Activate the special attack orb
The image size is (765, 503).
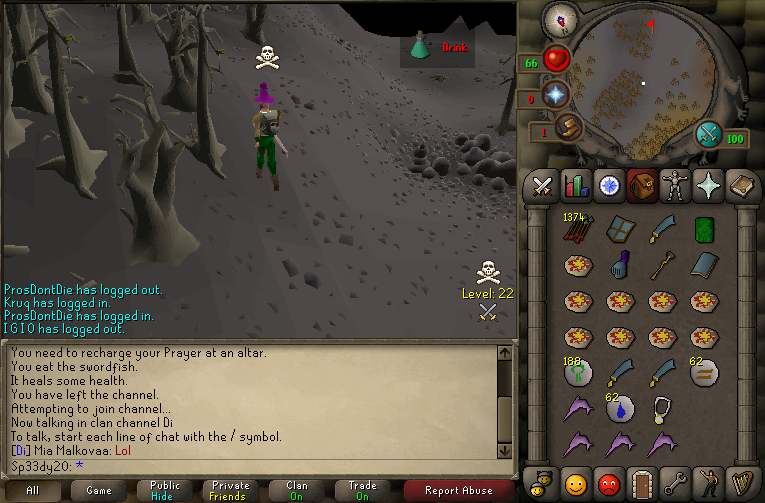coord(709,134)
